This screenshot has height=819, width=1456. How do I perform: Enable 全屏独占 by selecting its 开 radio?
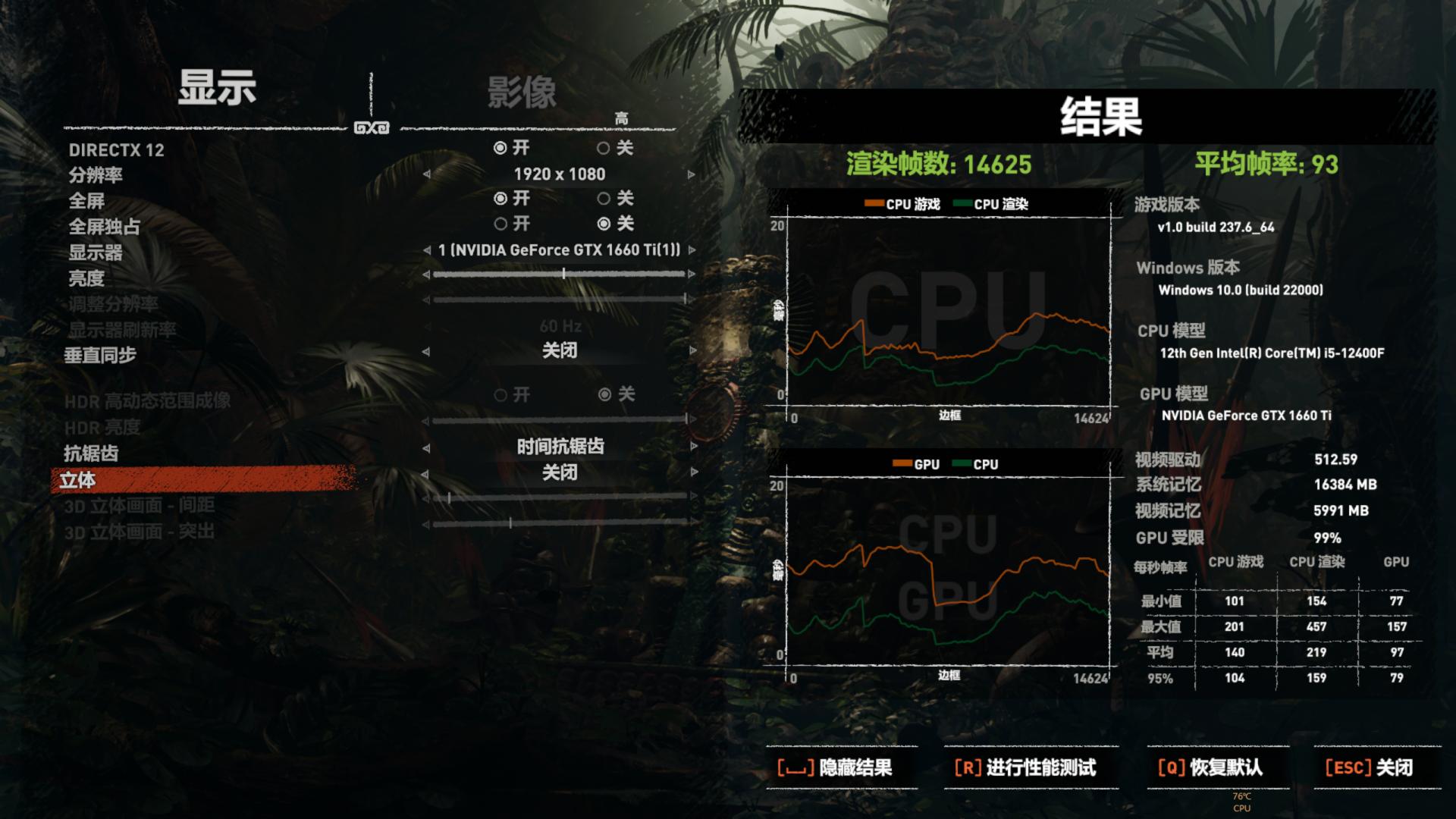point(500,224)
